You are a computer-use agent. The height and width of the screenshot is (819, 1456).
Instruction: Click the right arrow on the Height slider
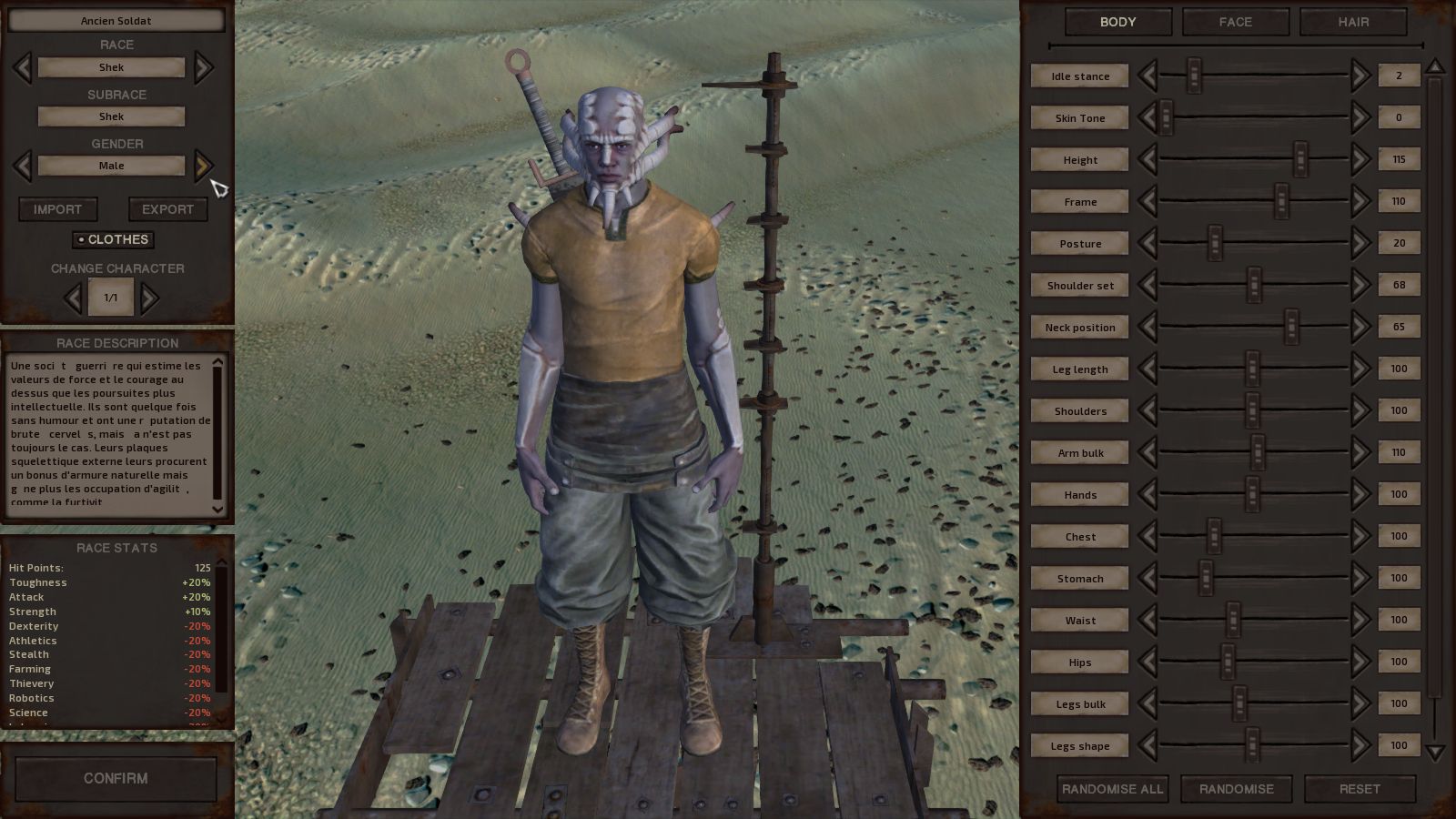tap(1360, 159)
